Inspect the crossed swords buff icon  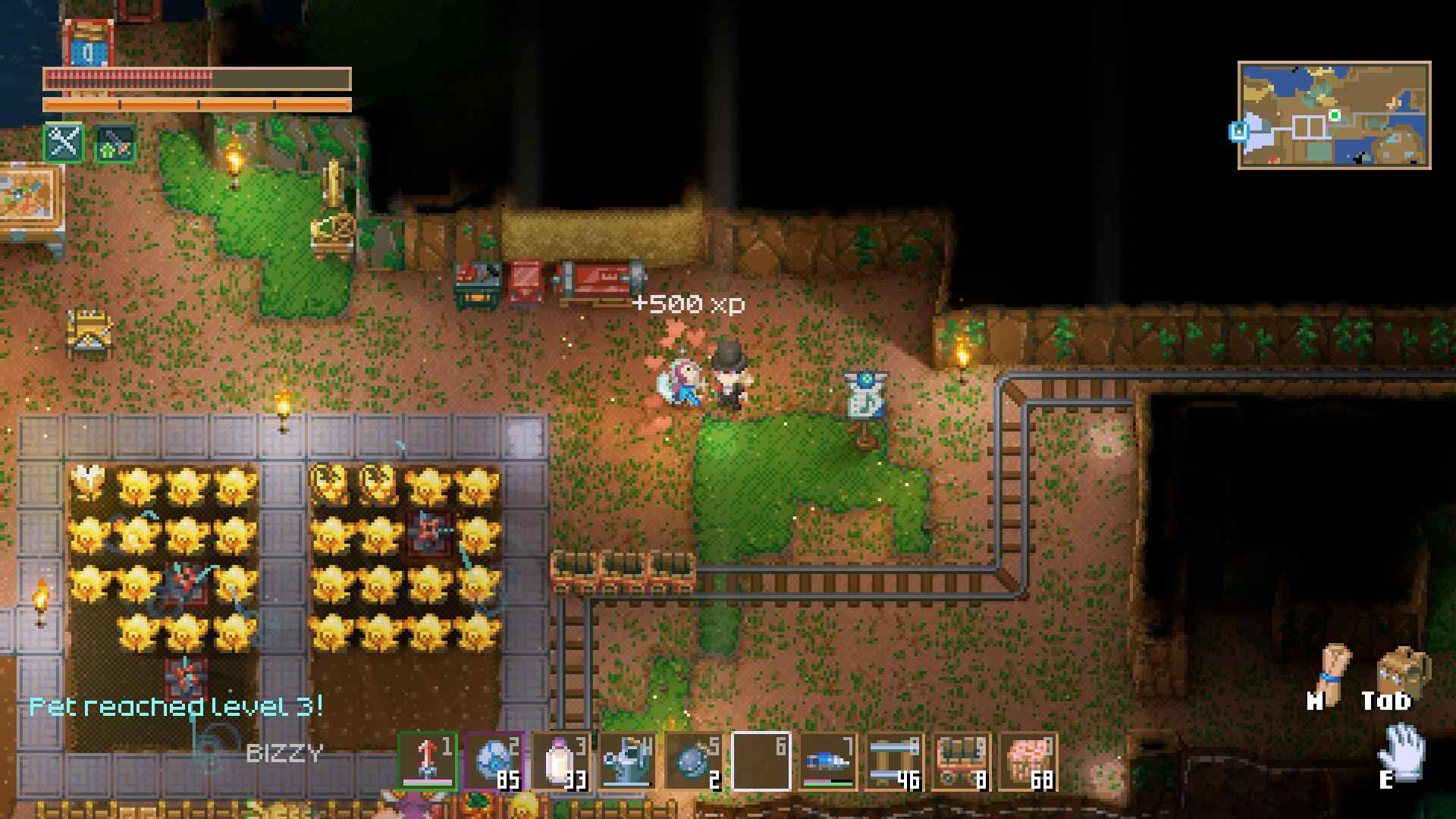point(64,142)
